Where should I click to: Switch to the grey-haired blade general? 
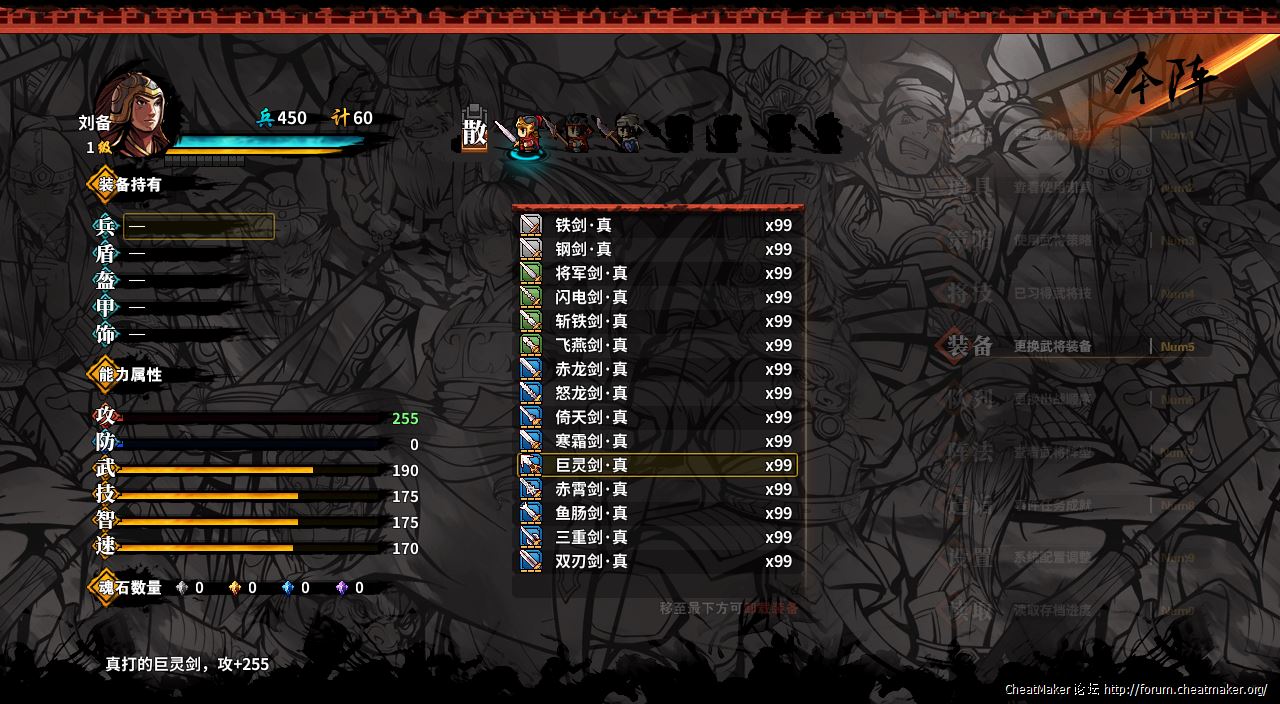[x=625, y=133]
